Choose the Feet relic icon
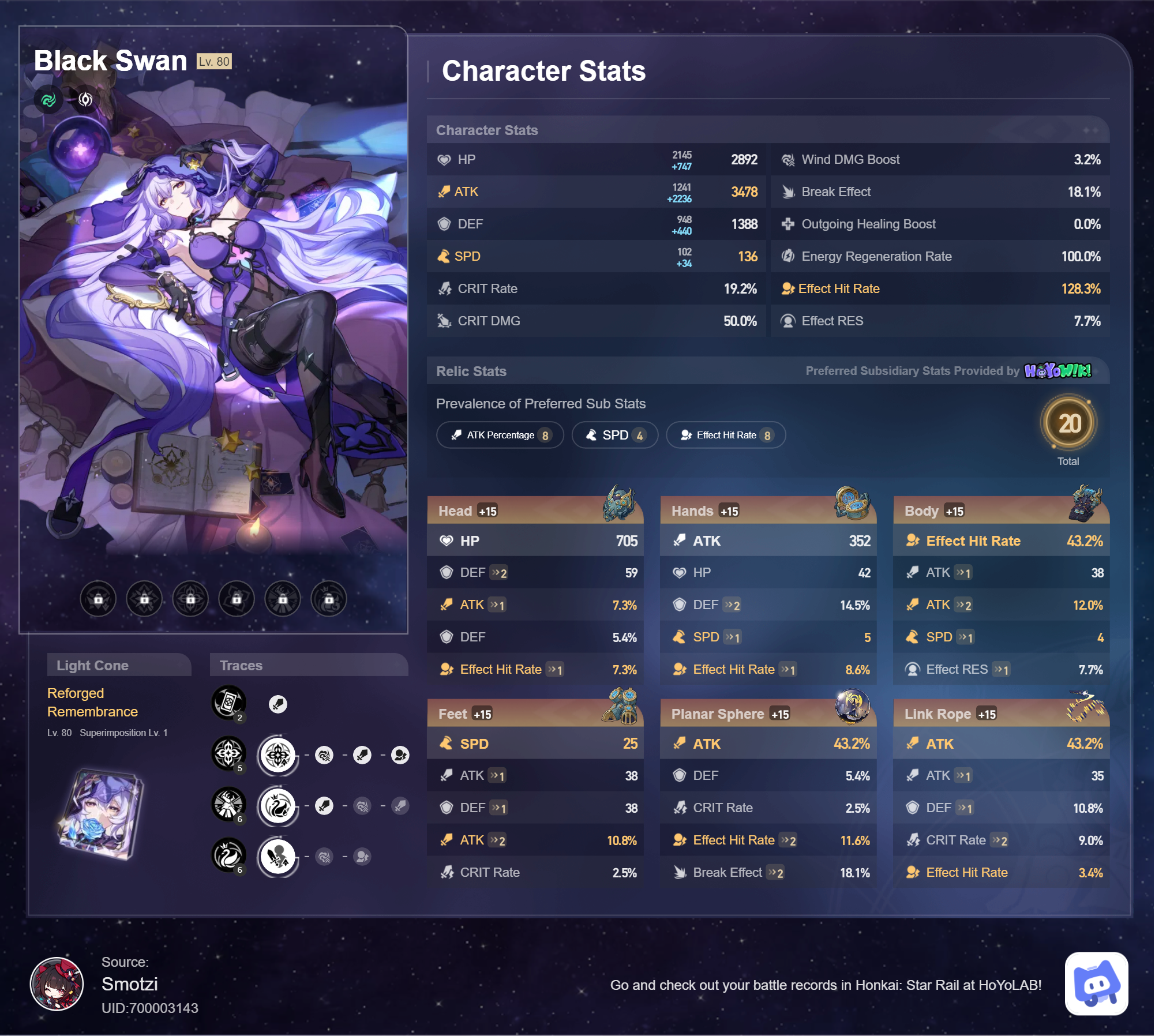Screen dimensions: 1155x1036 [x=621, y=706]
